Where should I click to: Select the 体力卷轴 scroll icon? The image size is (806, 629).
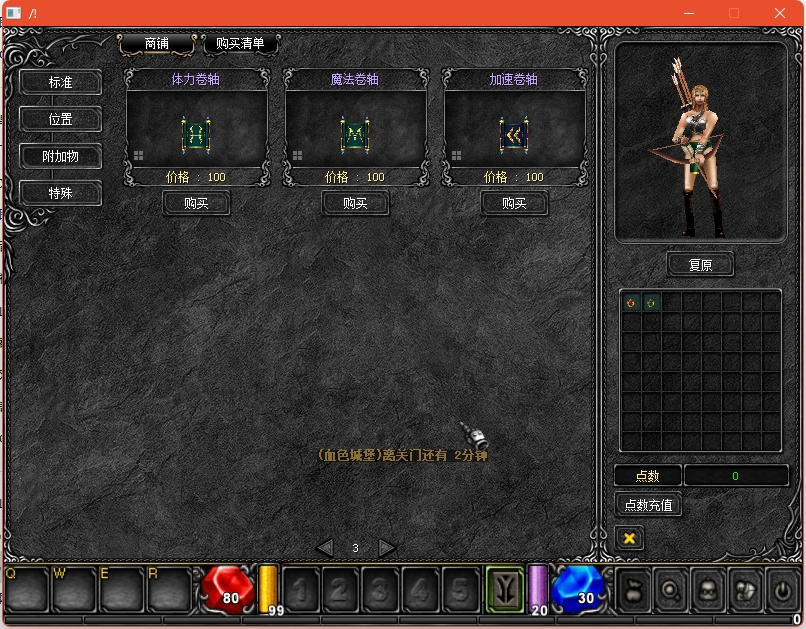pyautogui.click(x=196, y=133)
